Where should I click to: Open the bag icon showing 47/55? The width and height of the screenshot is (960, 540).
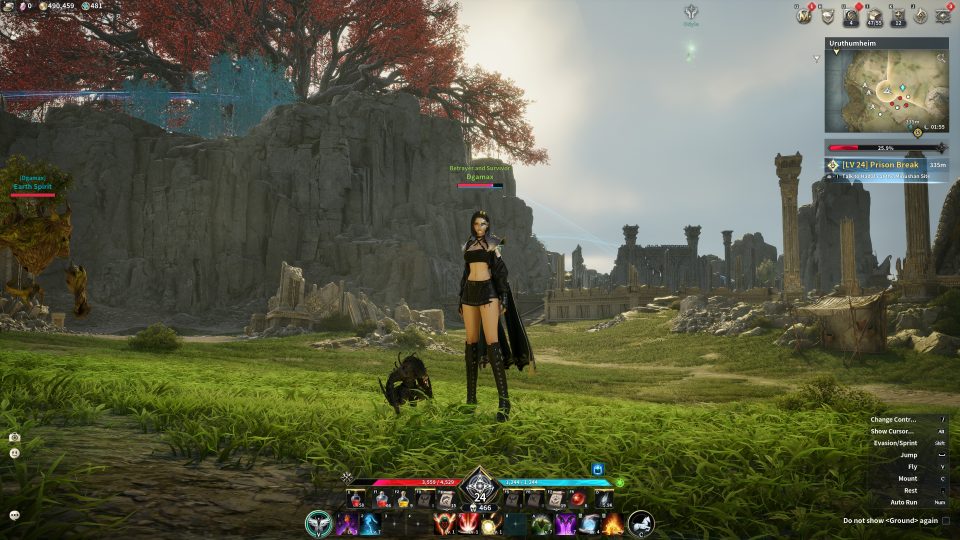873,15
